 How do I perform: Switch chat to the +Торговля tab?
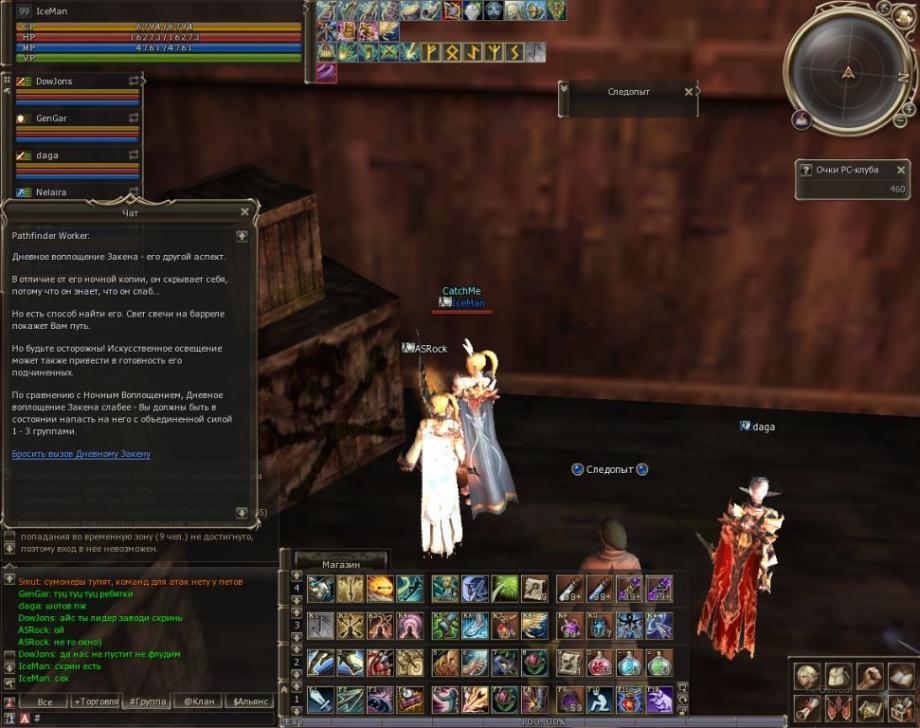click(96, 702)
